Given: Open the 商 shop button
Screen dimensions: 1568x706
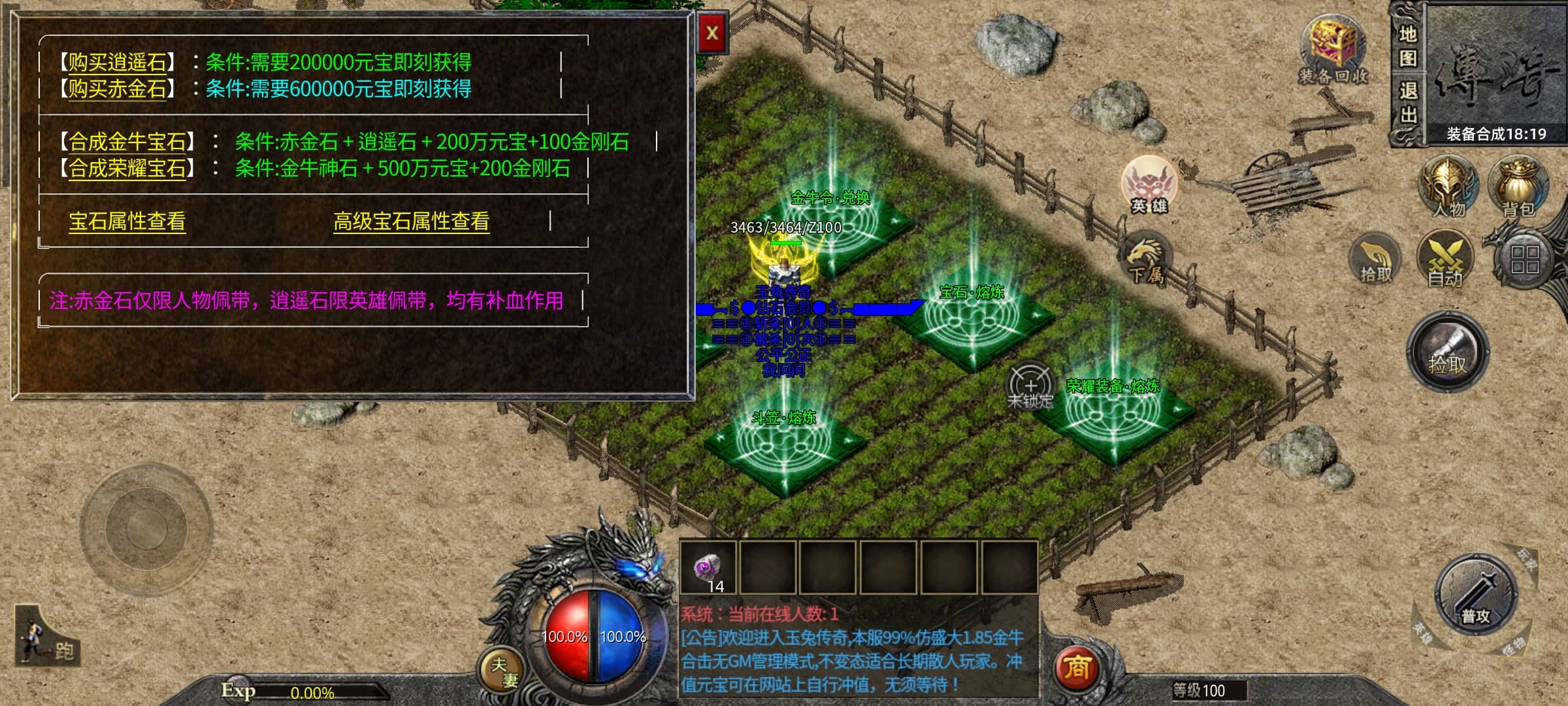Looking at the screenshot, I should pos(1077,668).
